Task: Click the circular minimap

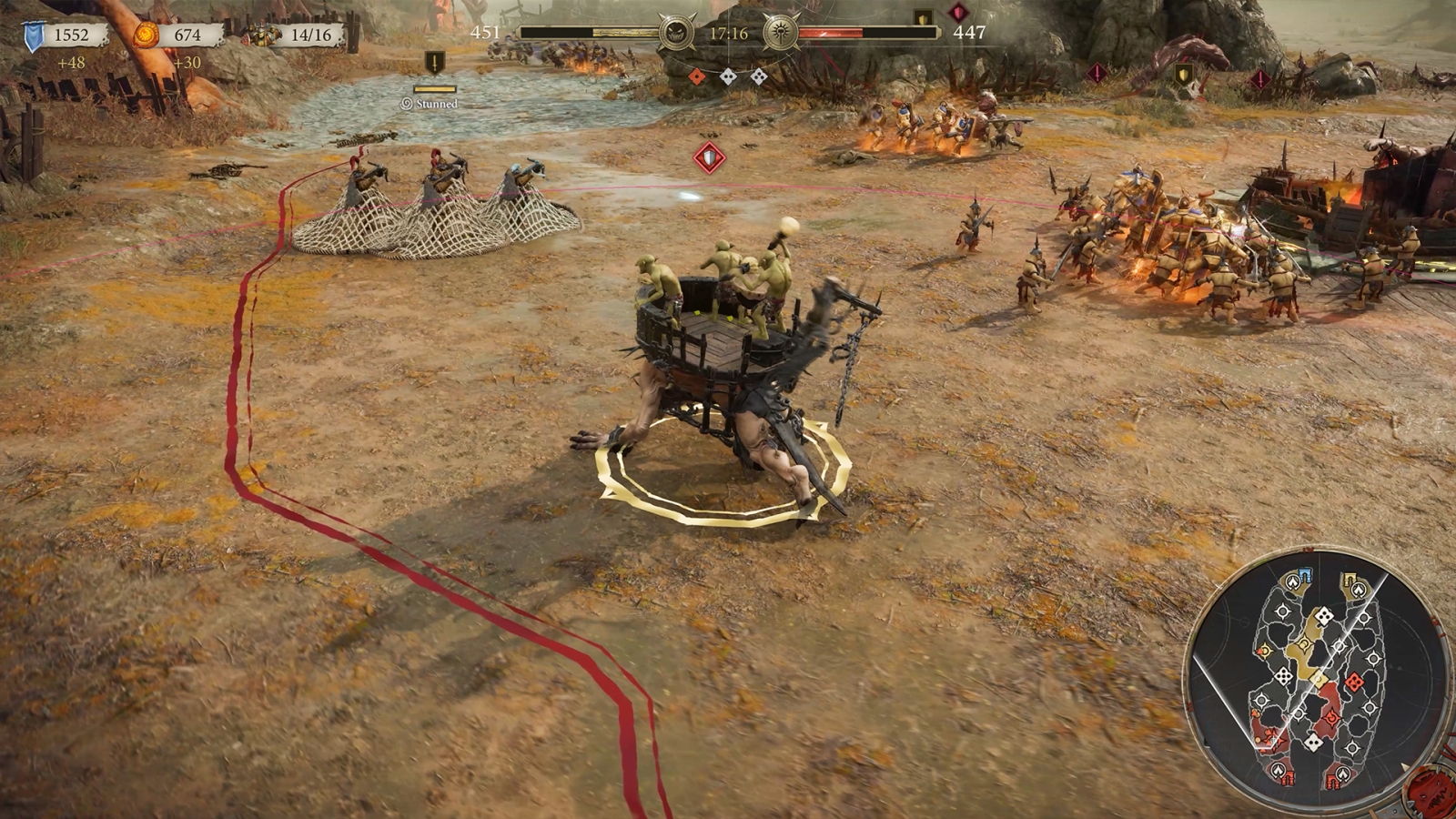Action: (x=1317, y=679)
